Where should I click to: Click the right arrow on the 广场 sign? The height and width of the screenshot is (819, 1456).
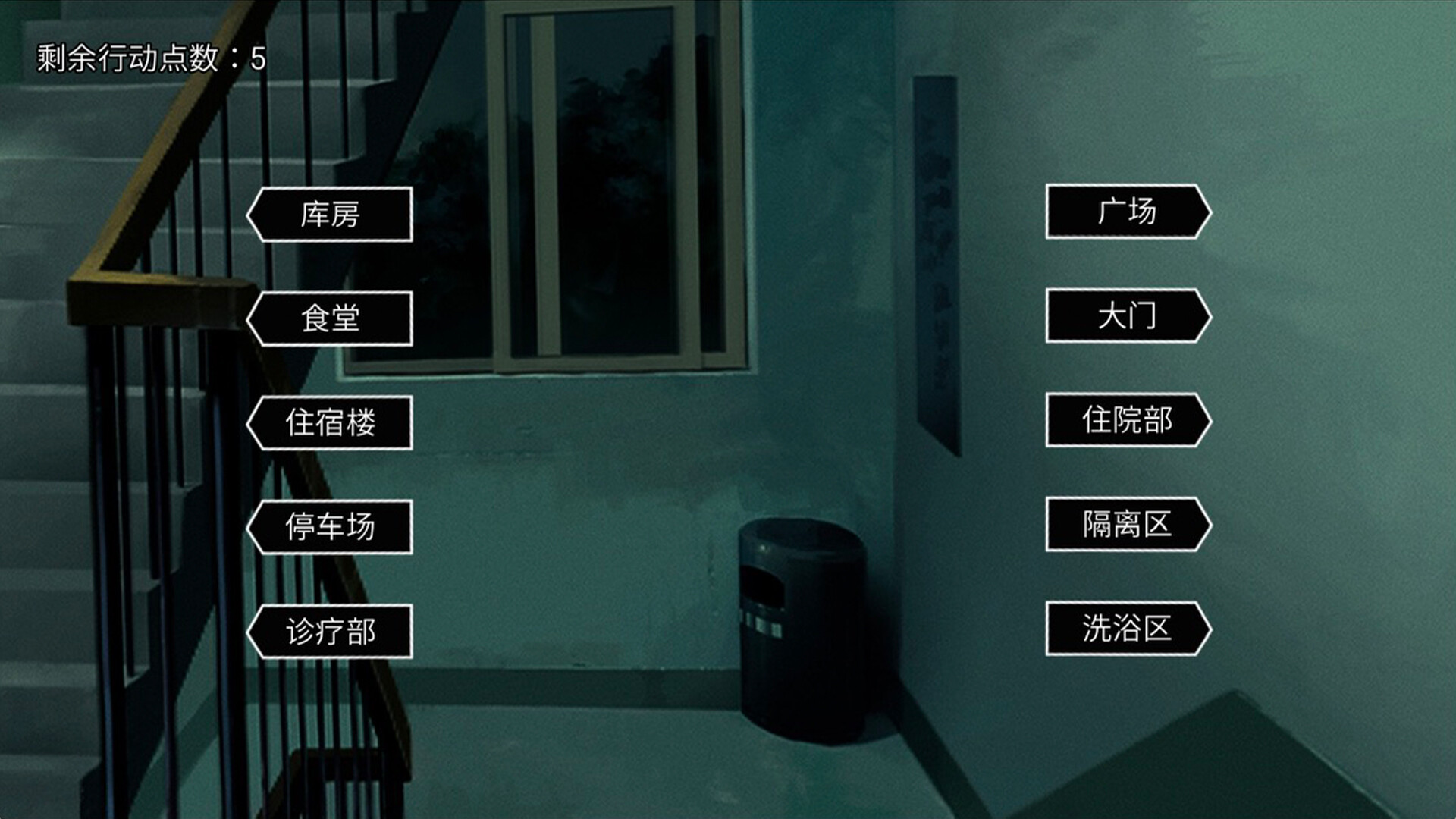click(x=1204, y=215)
